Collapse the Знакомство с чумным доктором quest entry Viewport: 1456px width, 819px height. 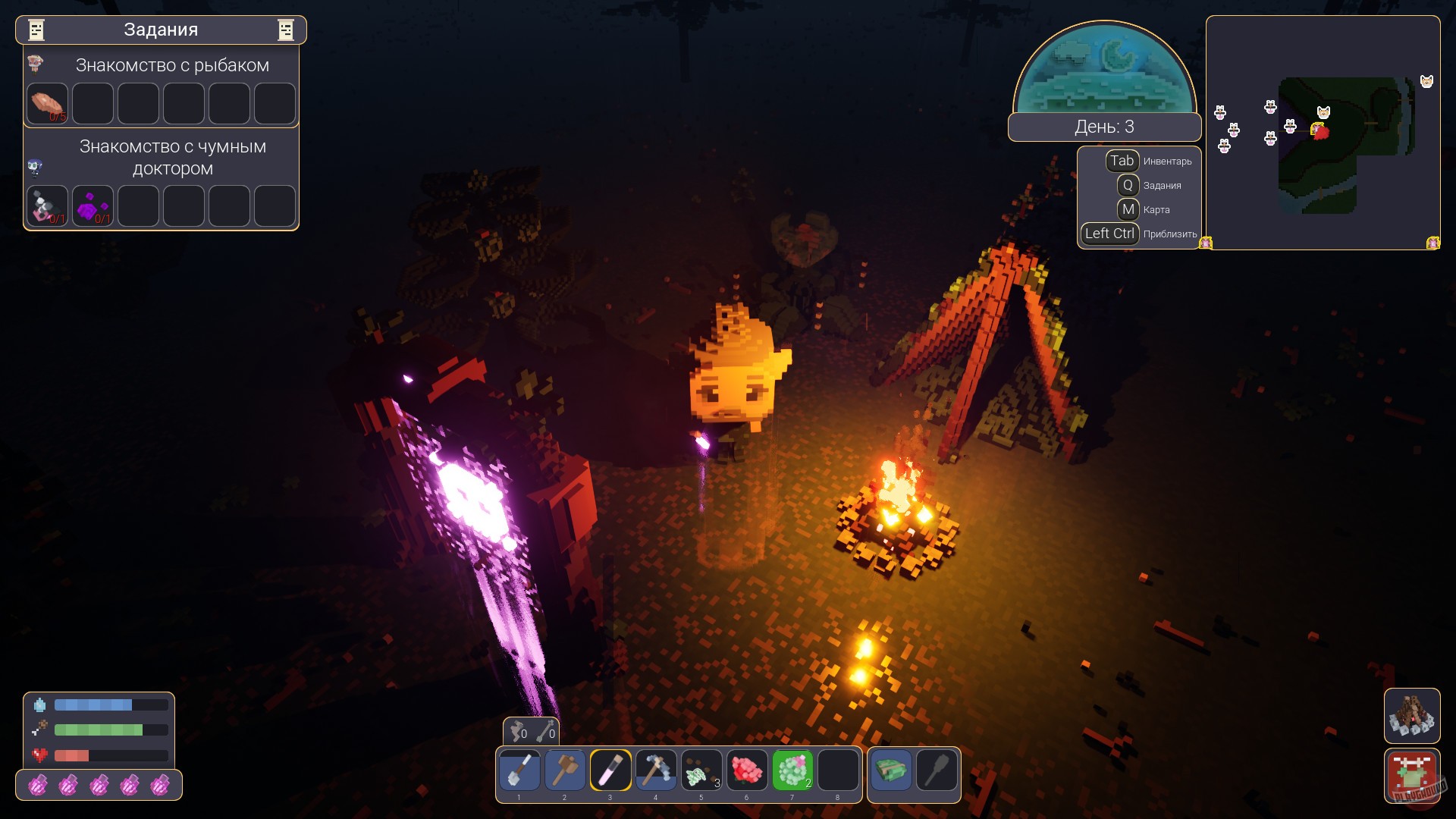(x=172, y=157)
